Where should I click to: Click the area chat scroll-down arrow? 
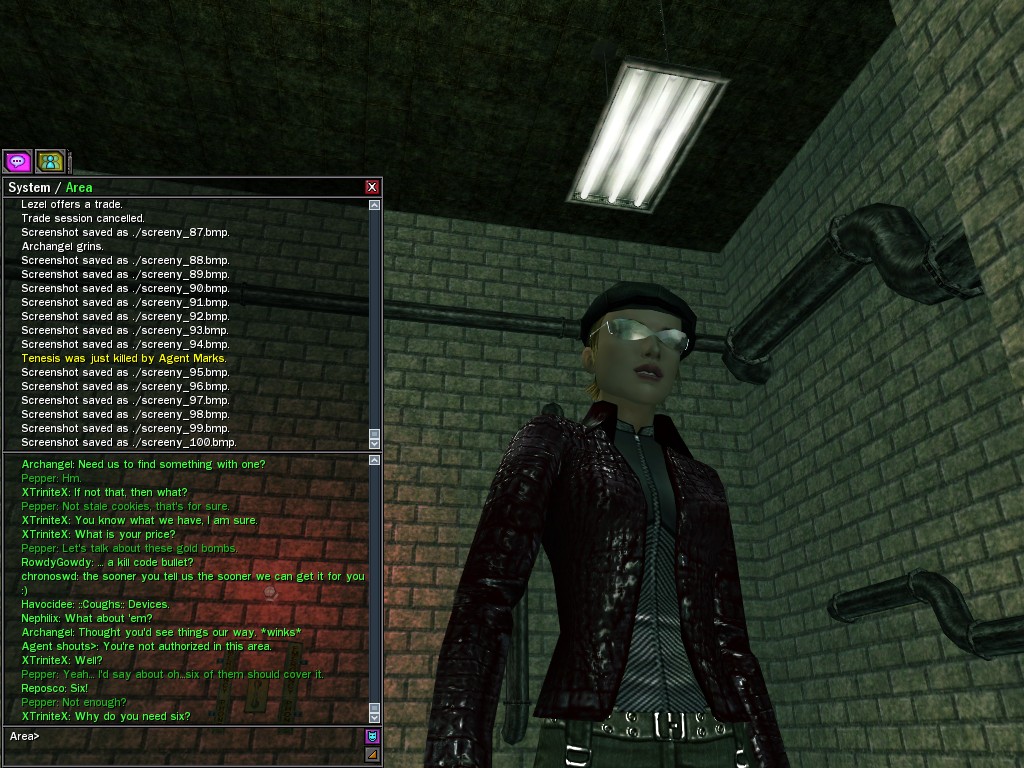tap(375, 717)
